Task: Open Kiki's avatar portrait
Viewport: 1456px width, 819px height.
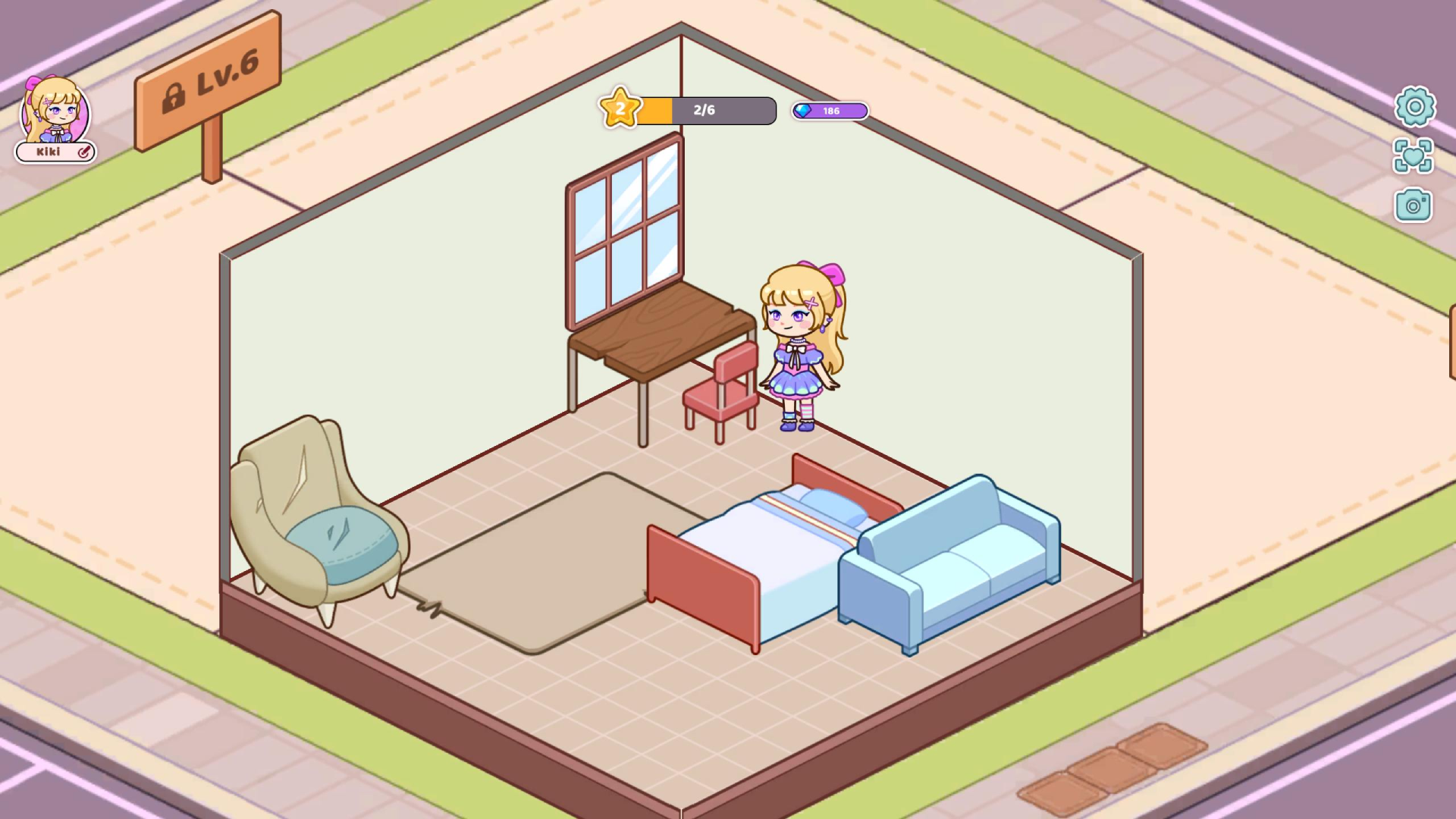Action: tap(55, 114)
